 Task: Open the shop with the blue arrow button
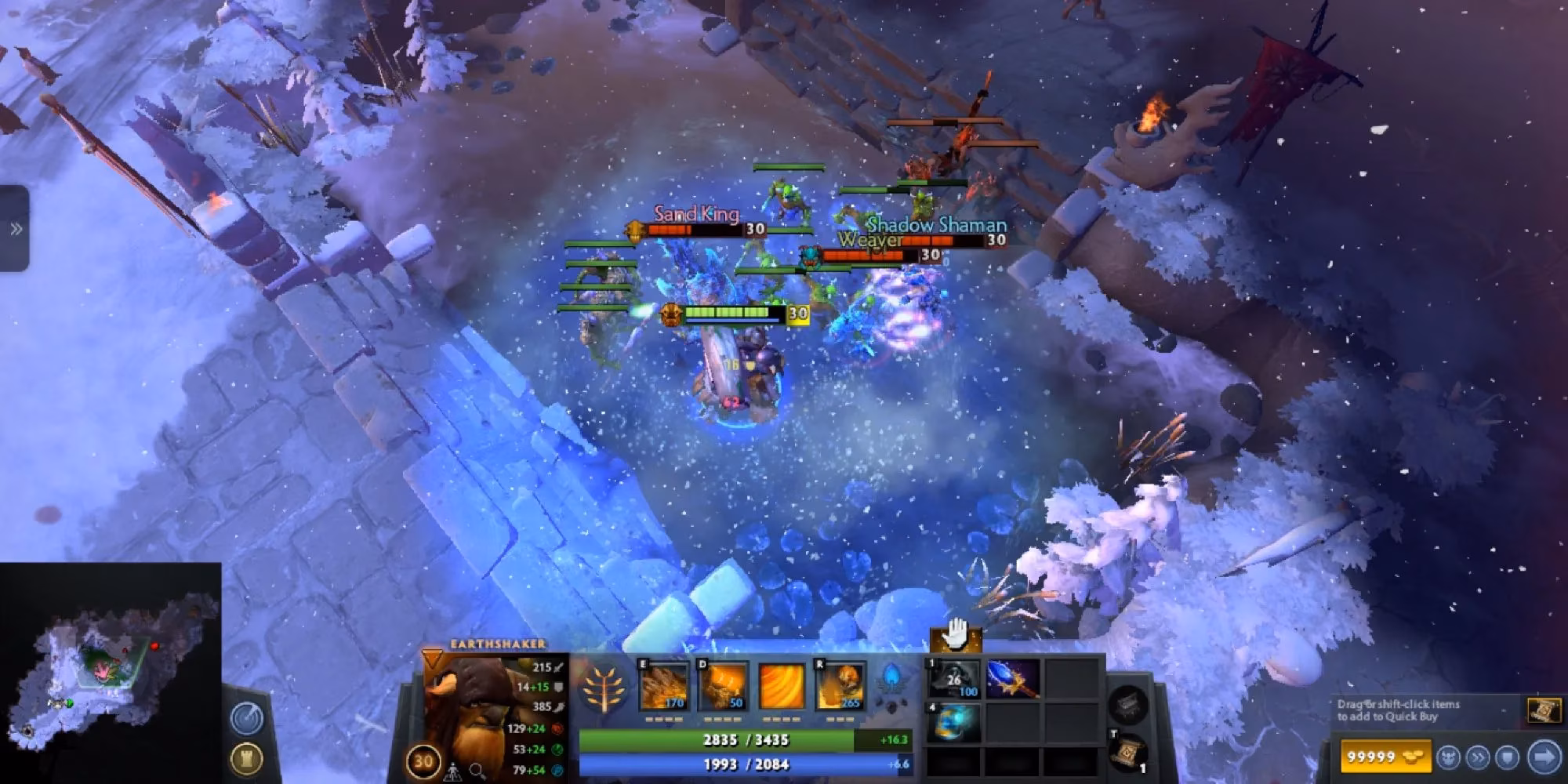click(x=1543, y=757)
